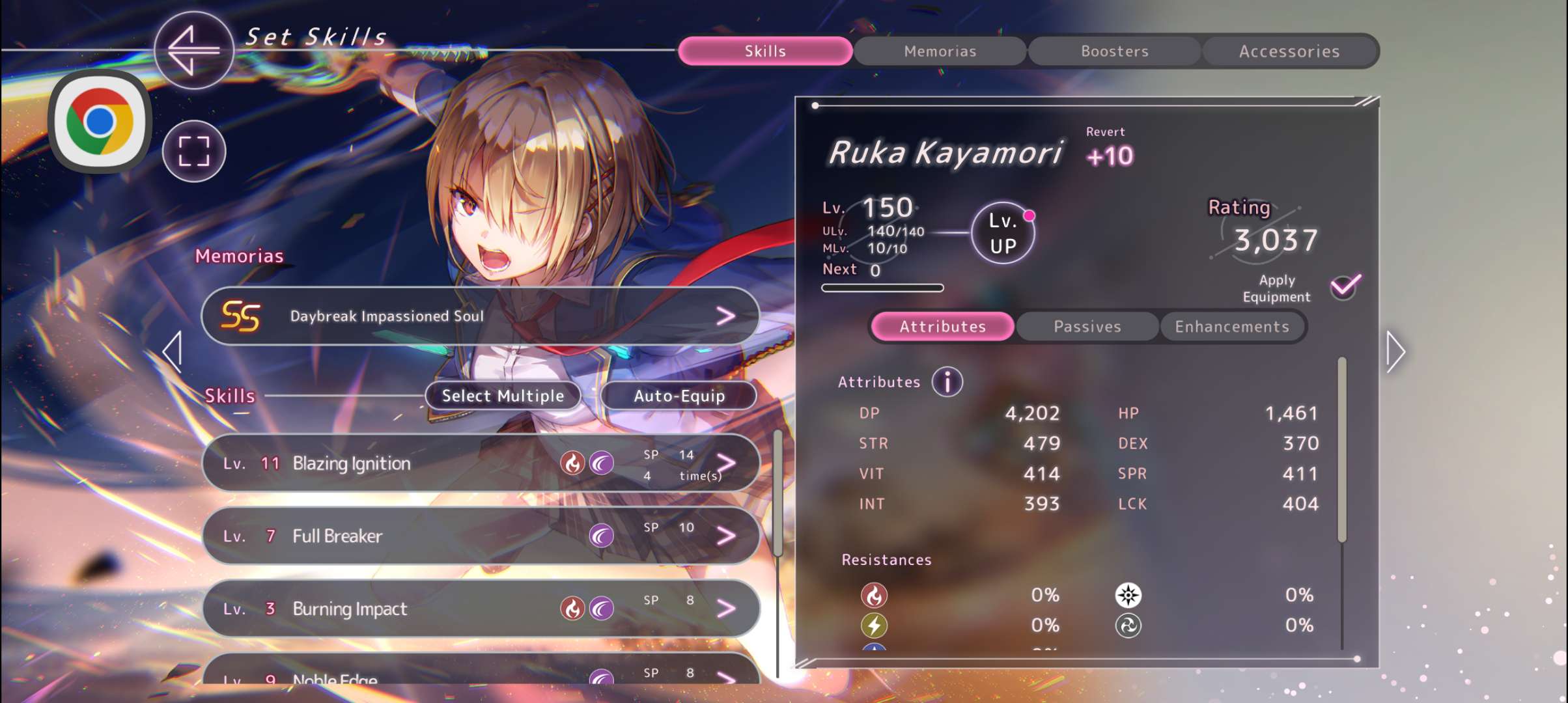This screenshot has width=1568, height=703.
Task: Open the Attributes info icon
Action: coord(947,382)
